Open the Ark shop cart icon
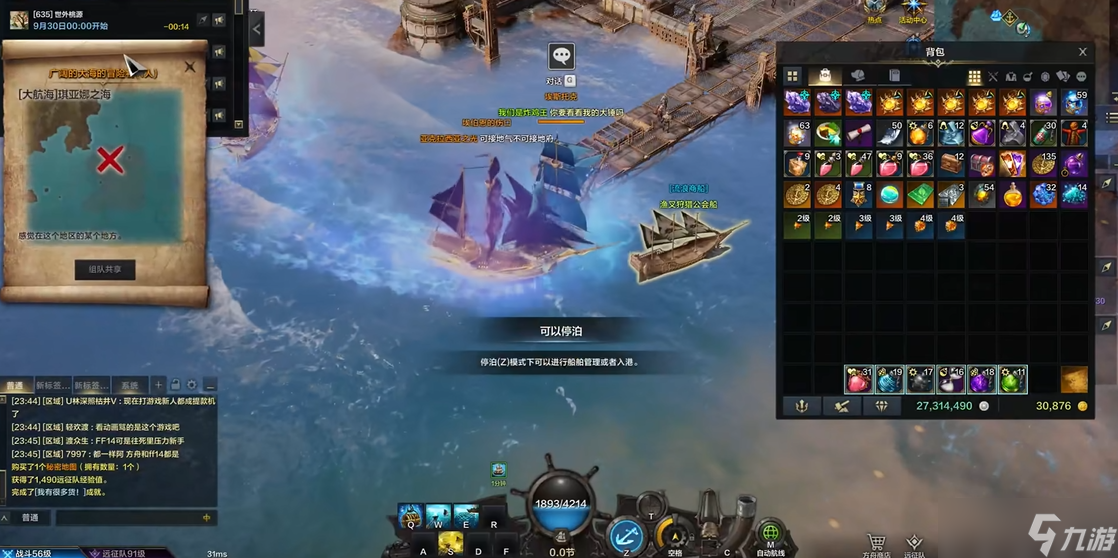 coord(876,542)
